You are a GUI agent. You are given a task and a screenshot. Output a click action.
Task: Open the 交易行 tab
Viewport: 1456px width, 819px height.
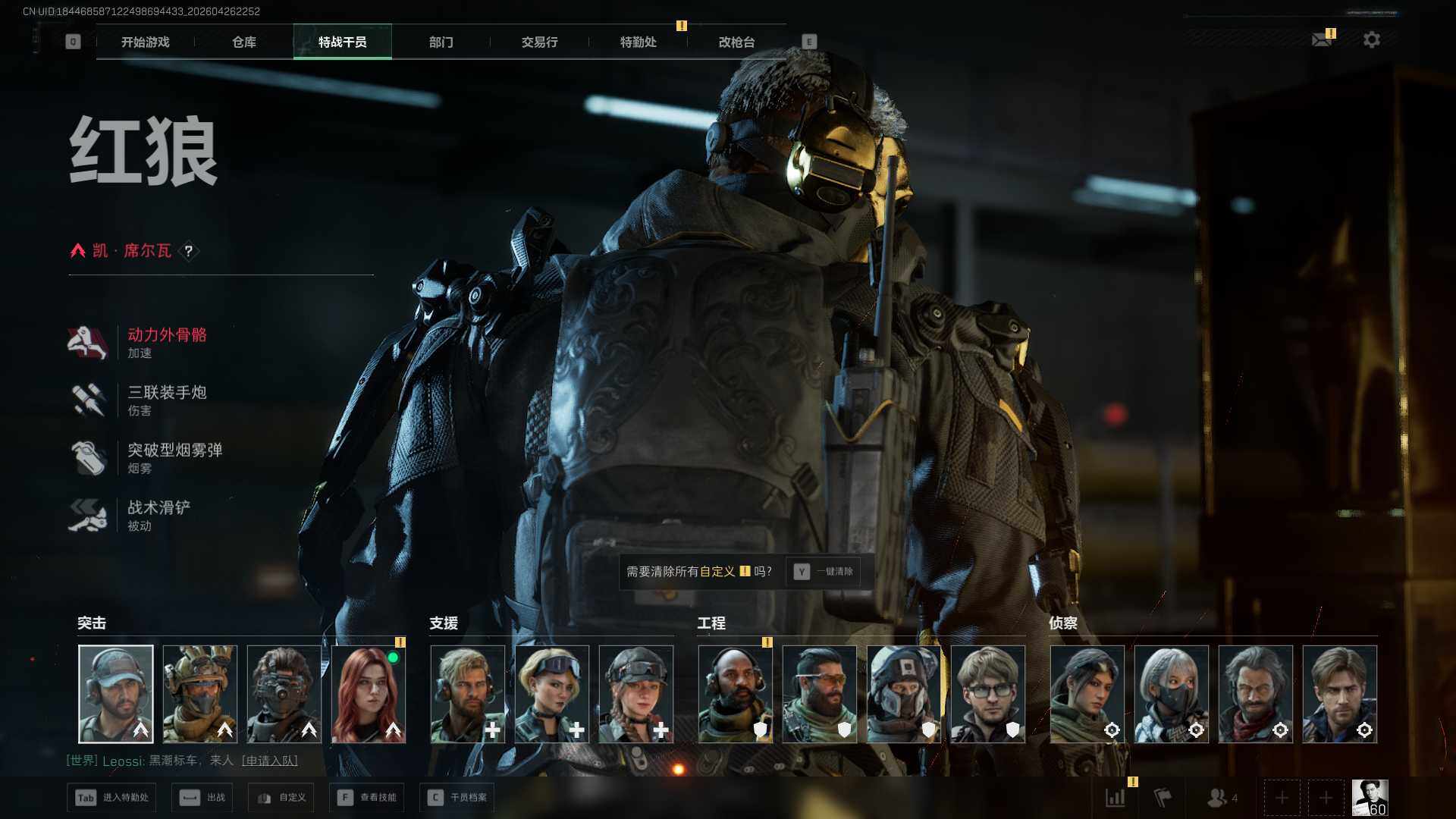(539, 42)
